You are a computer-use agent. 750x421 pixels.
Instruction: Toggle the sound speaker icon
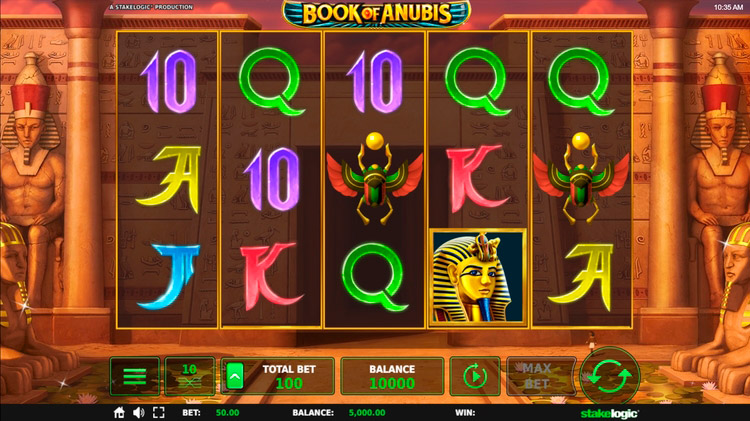coord(138,412)
